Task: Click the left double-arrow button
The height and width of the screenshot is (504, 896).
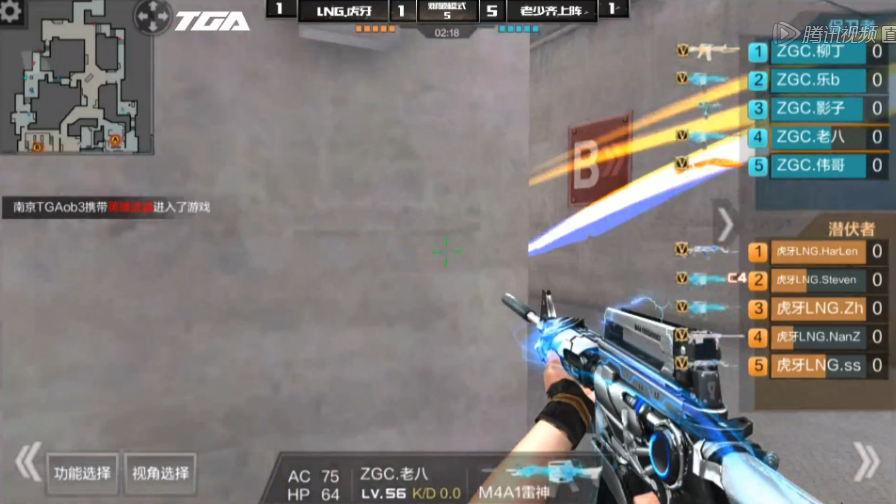Action: pos(28,462)
